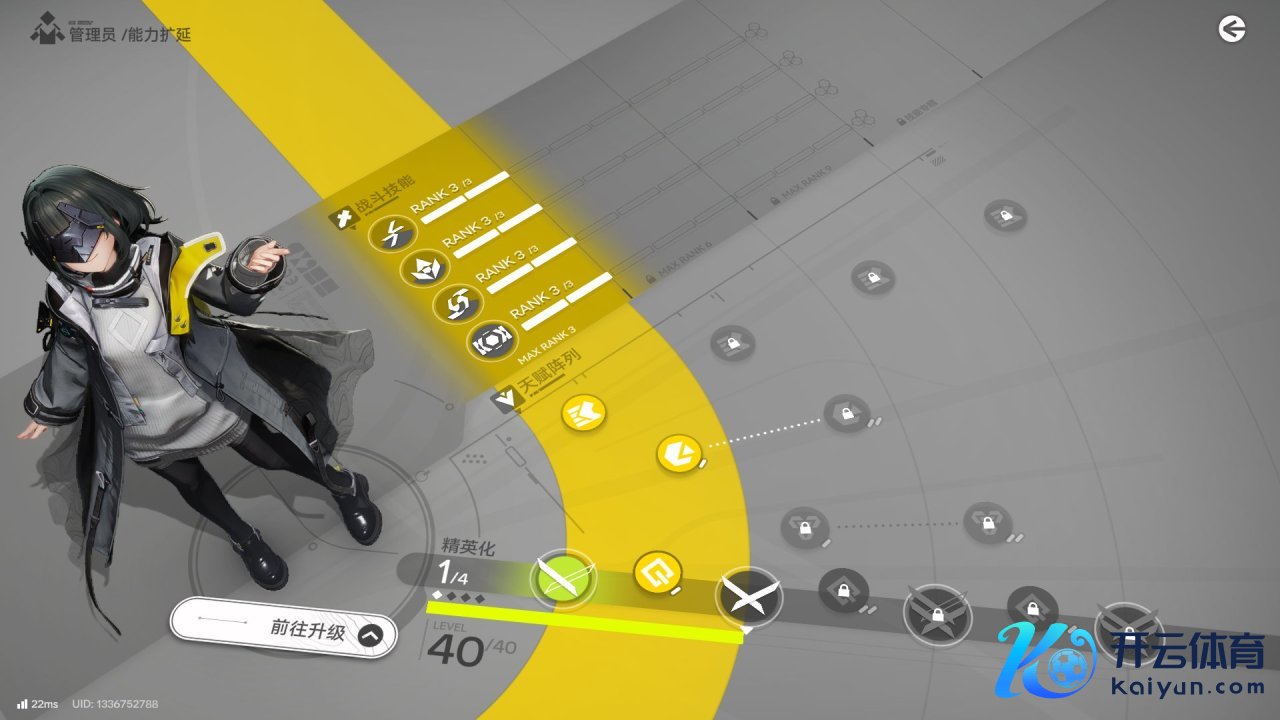Go back with the arrow button
This screenshot has height=720, width=1280.
(x=1232, y=30)
